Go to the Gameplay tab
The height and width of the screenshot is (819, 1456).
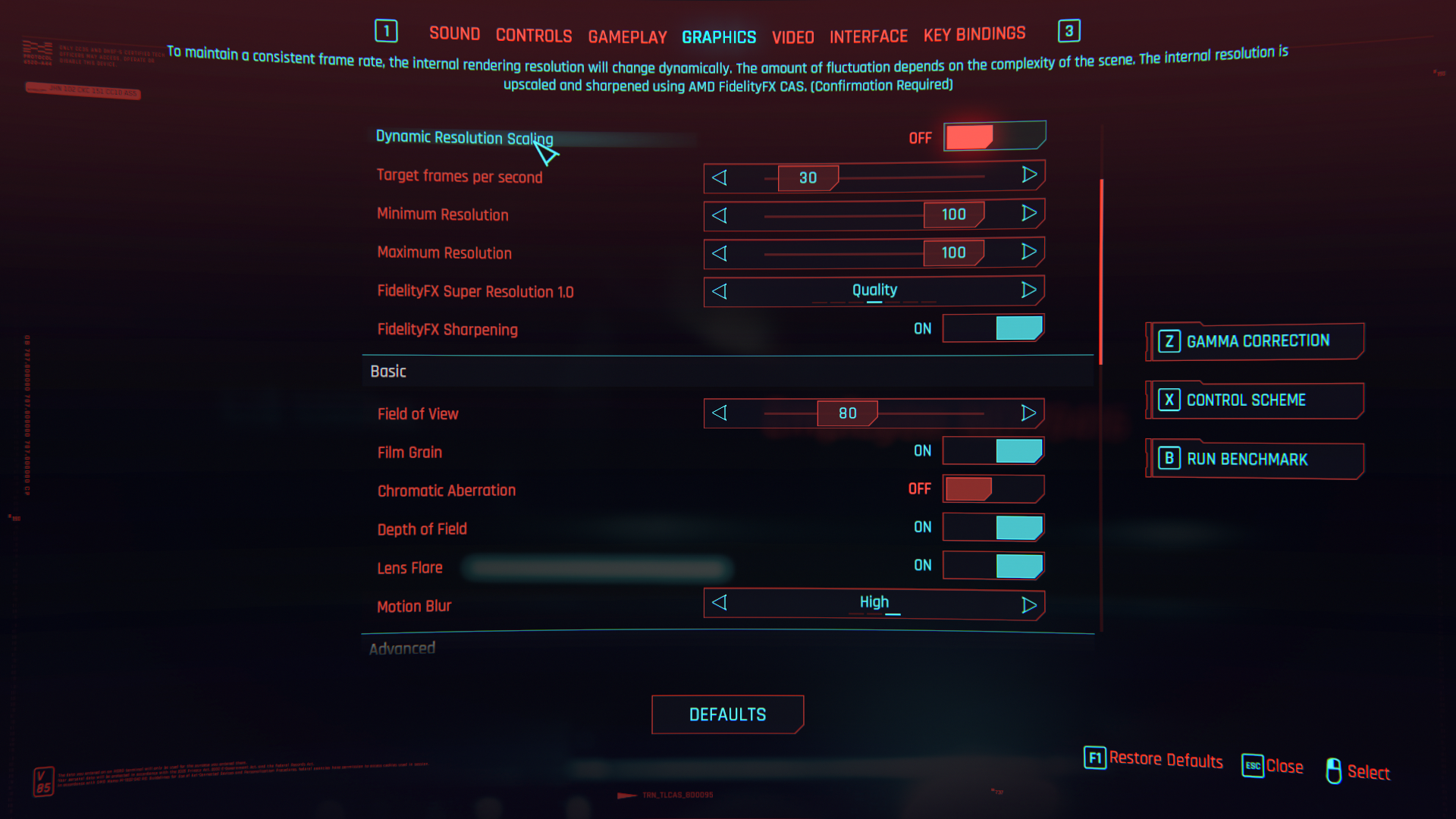tap(627, 37)
